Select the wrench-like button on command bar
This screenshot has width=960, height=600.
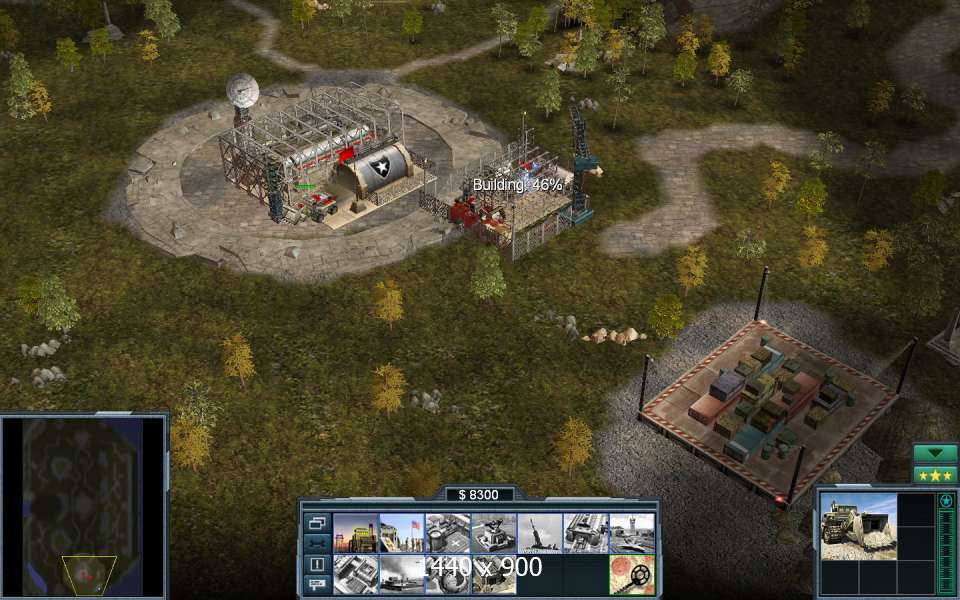(317, 543)
